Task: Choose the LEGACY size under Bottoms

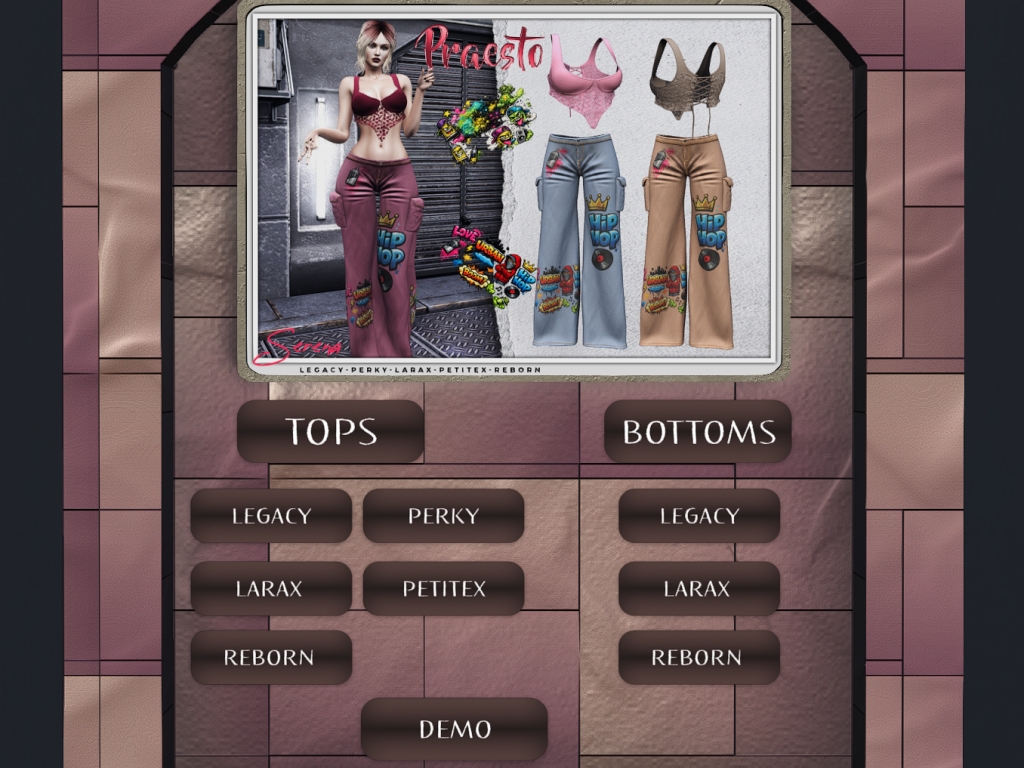Action: click(x=699, y=516)
